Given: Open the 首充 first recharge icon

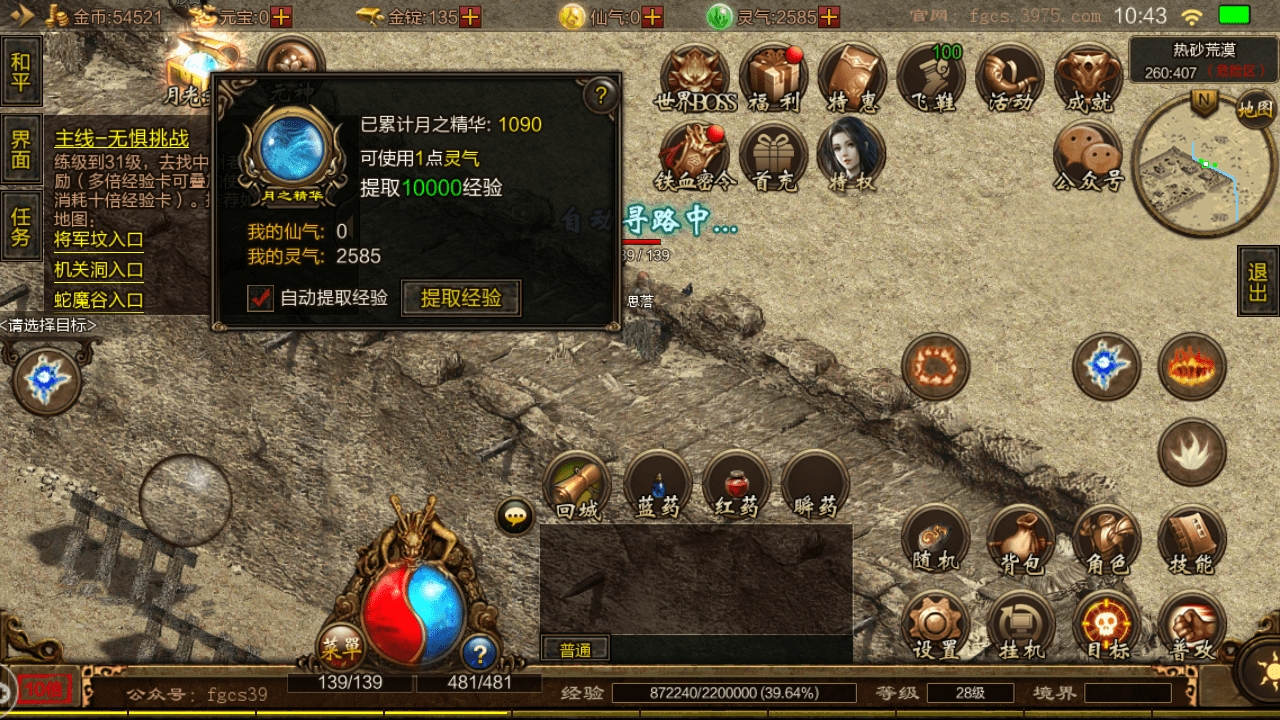Looking at the screenshot, I should point(774,156).
